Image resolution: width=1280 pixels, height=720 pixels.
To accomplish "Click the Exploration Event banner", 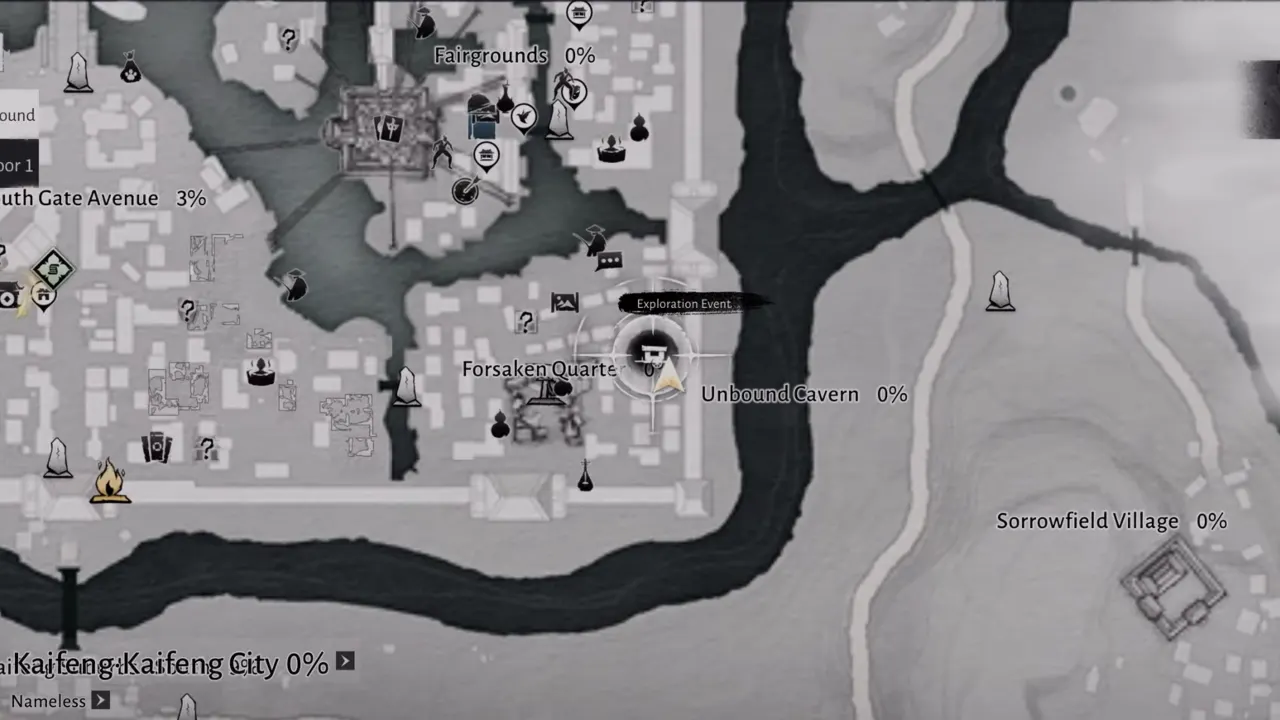I will tap(683, 303).
